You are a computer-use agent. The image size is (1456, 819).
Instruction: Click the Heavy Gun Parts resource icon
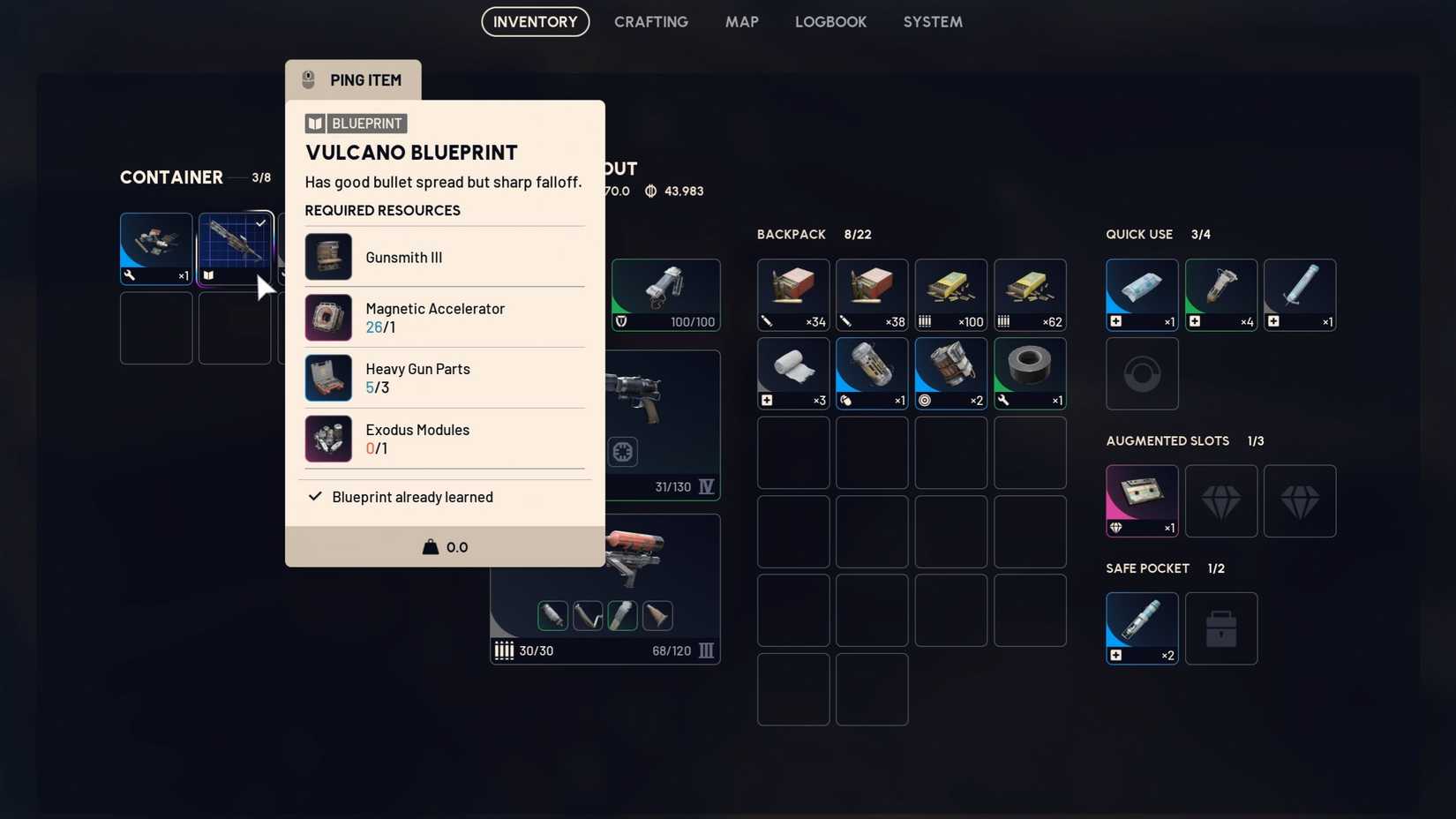327,378
